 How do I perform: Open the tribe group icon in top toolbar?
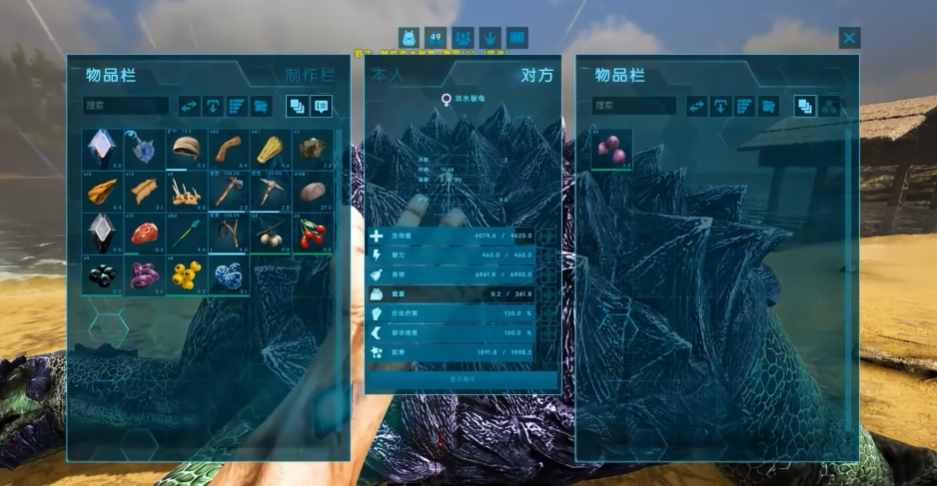(463, 38)
